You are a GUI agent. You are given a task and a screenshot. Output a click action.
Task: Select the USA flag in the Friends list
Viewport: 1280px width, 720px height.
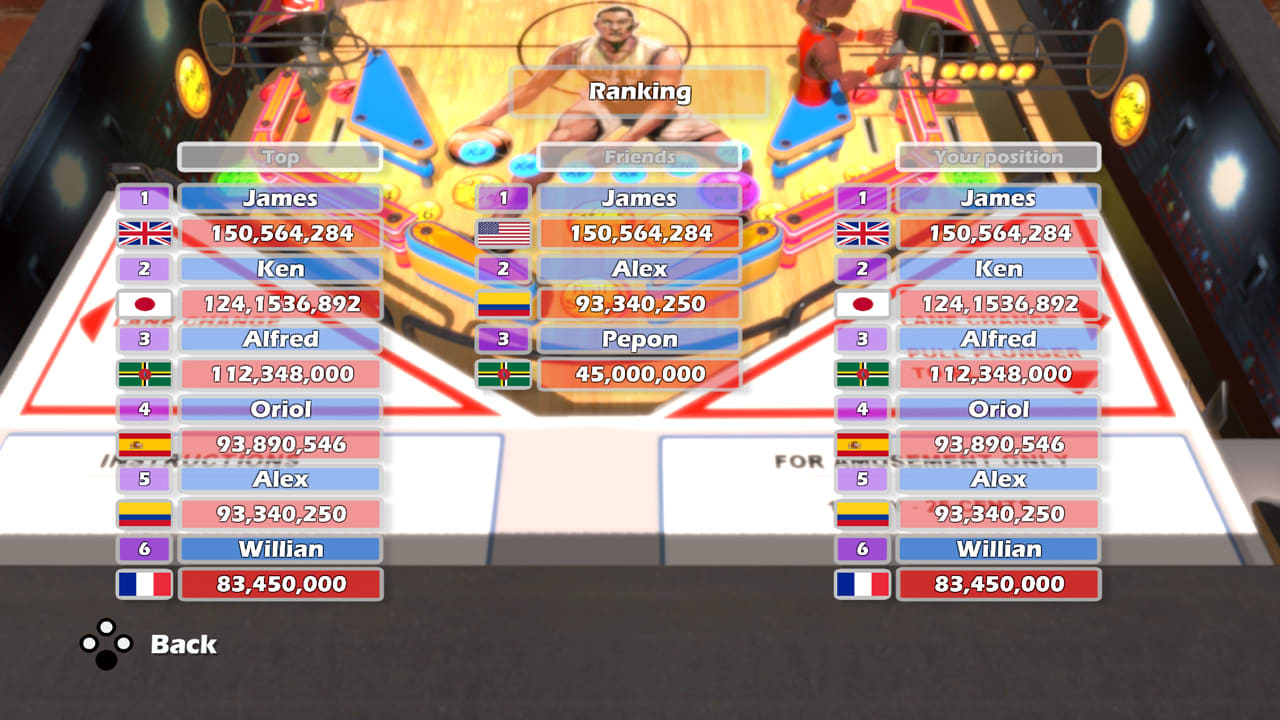pos(503,234)
